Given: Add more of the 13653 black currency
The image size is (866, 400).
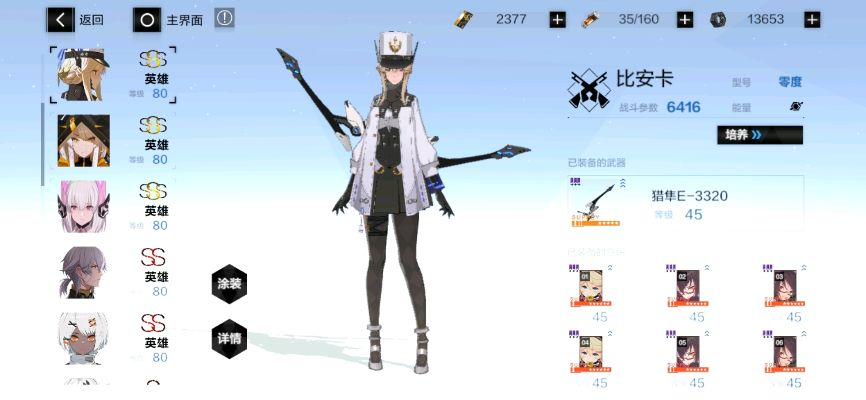Looking at the screenshot, I should coord(812,19).
